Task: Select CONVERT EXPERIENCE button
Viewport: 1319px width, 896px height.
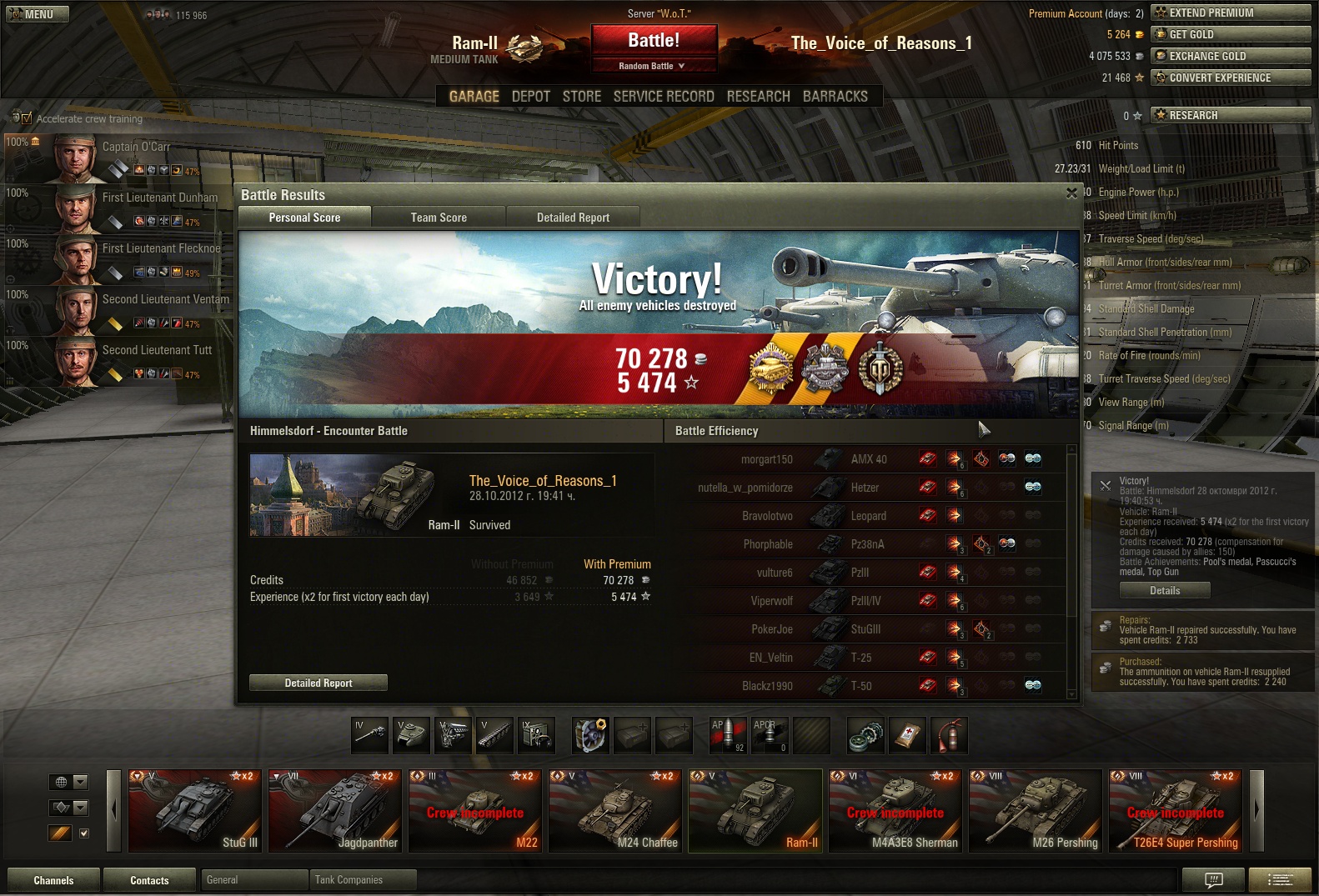Action: (1230, 78)
